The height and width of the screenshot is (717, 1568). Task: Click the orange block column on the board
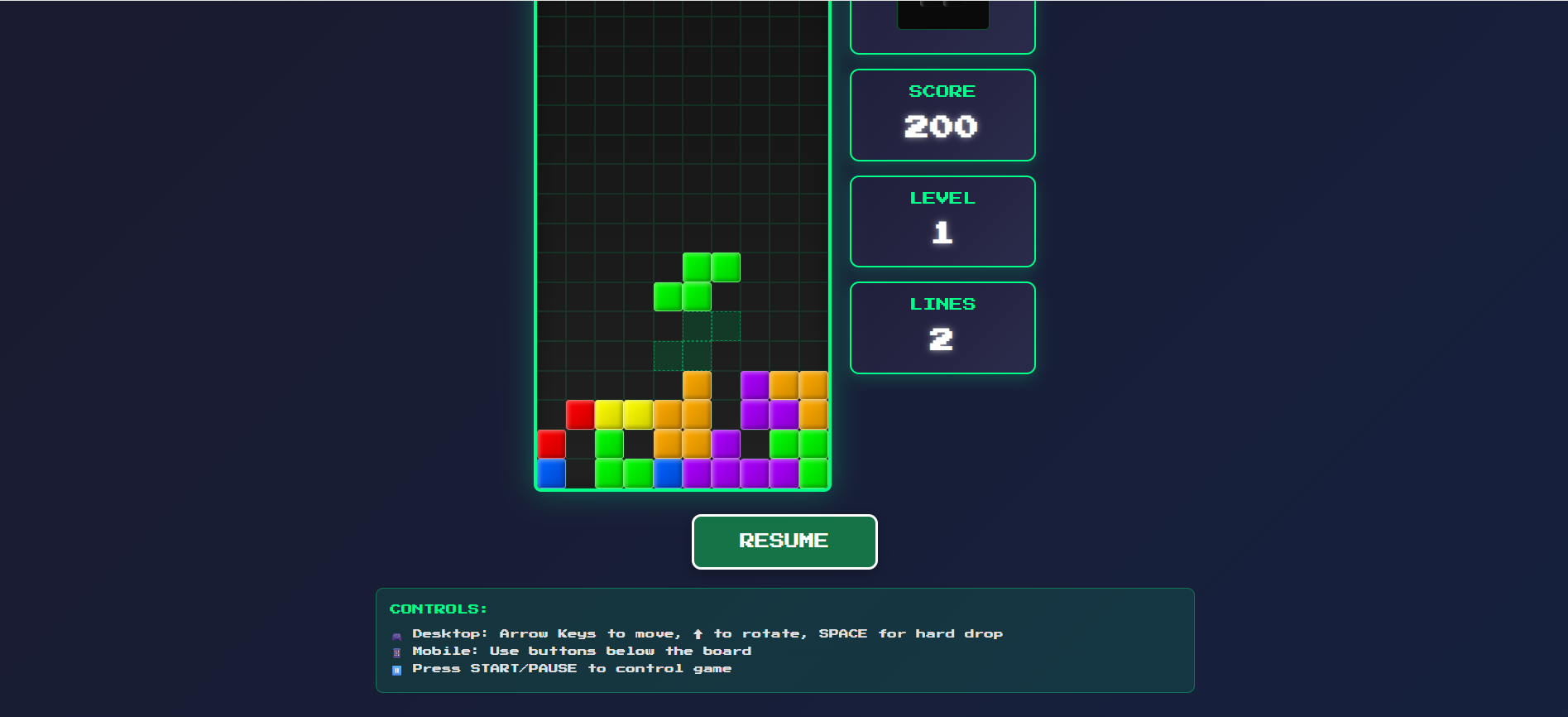point(699,413)
